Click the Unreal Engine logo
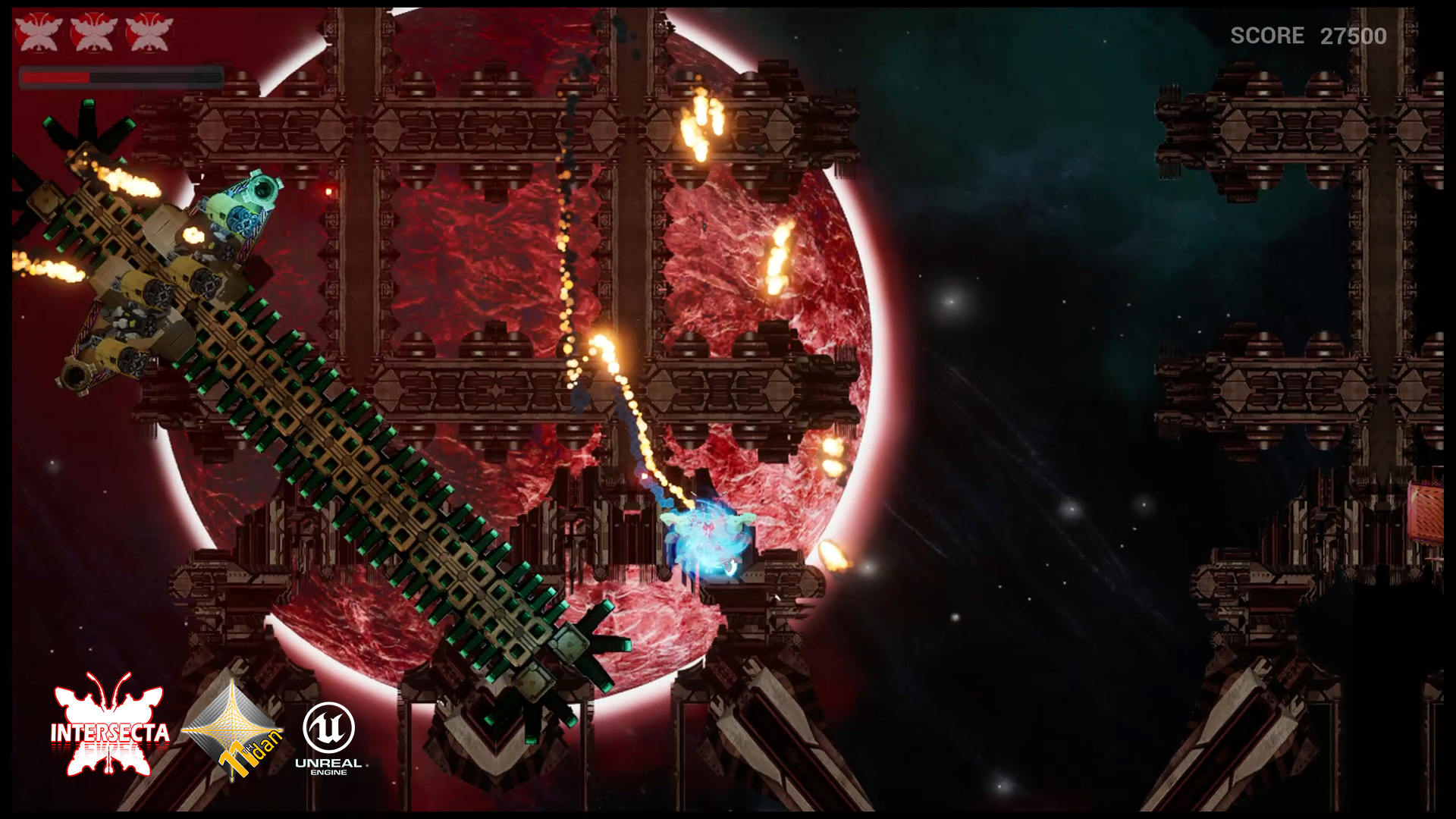The width and height of the screenshot is (1456, 819). coord(328,737)
